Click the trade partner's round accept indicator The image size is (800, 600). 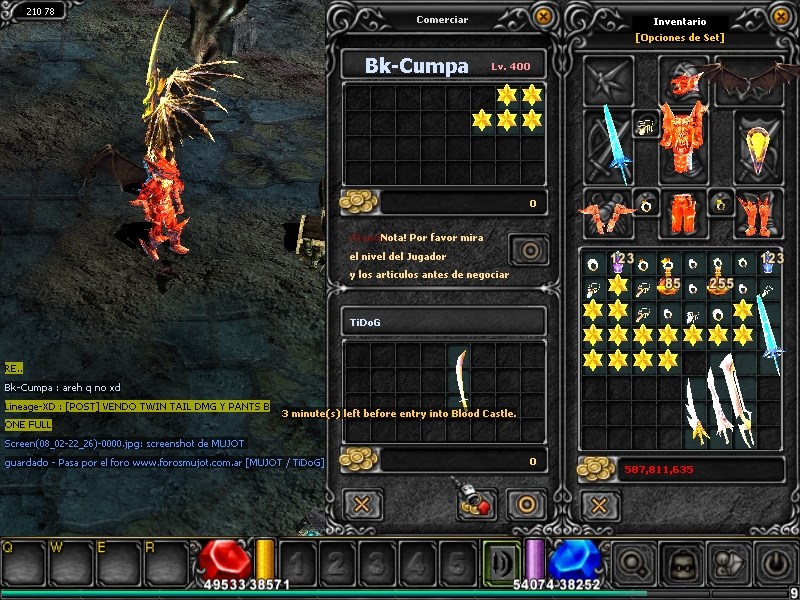click(x=529, y=249)
